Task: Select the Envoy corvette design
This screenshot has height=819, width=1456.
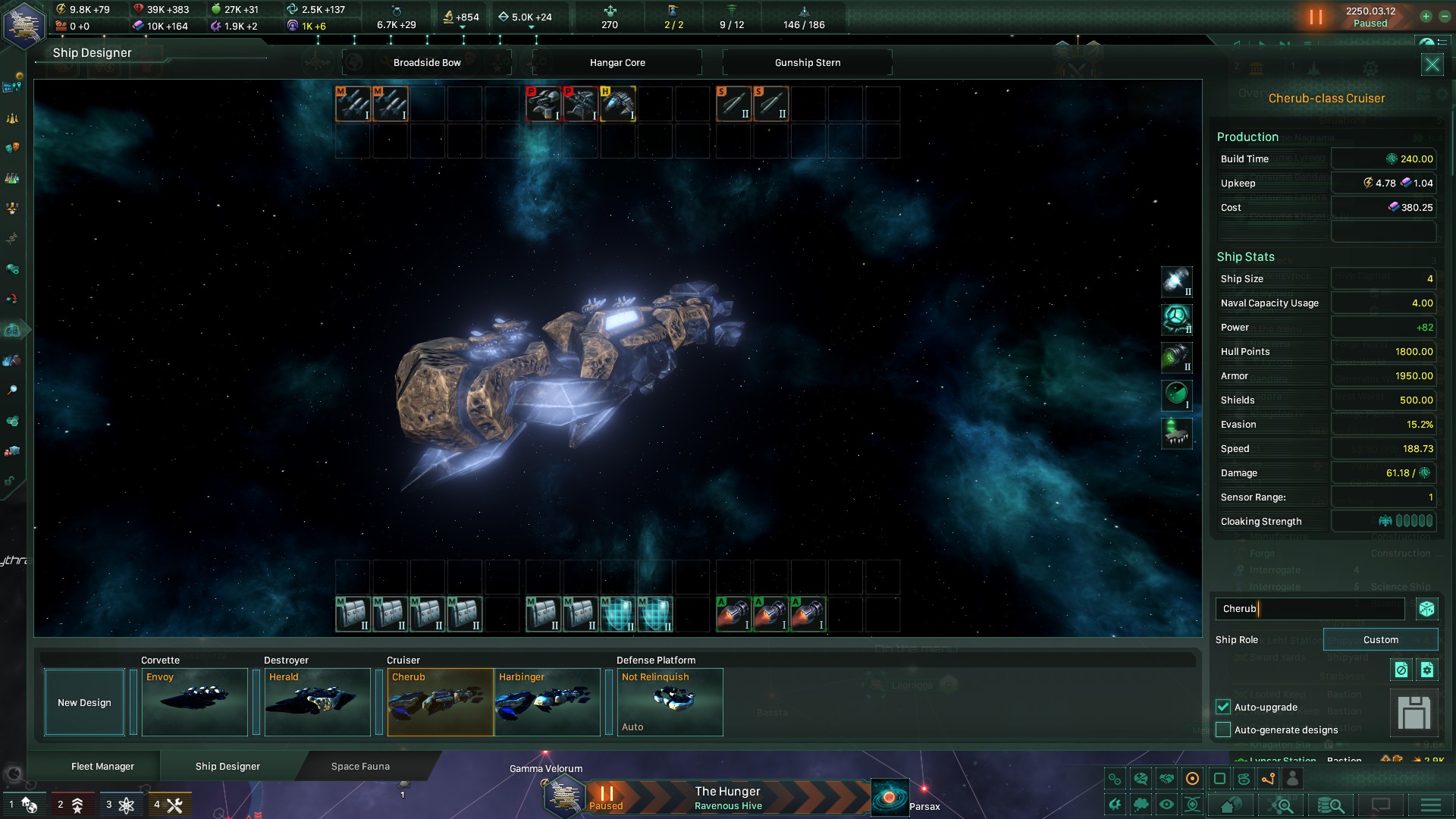Action: pyautogui.click(x=194, y=701)
